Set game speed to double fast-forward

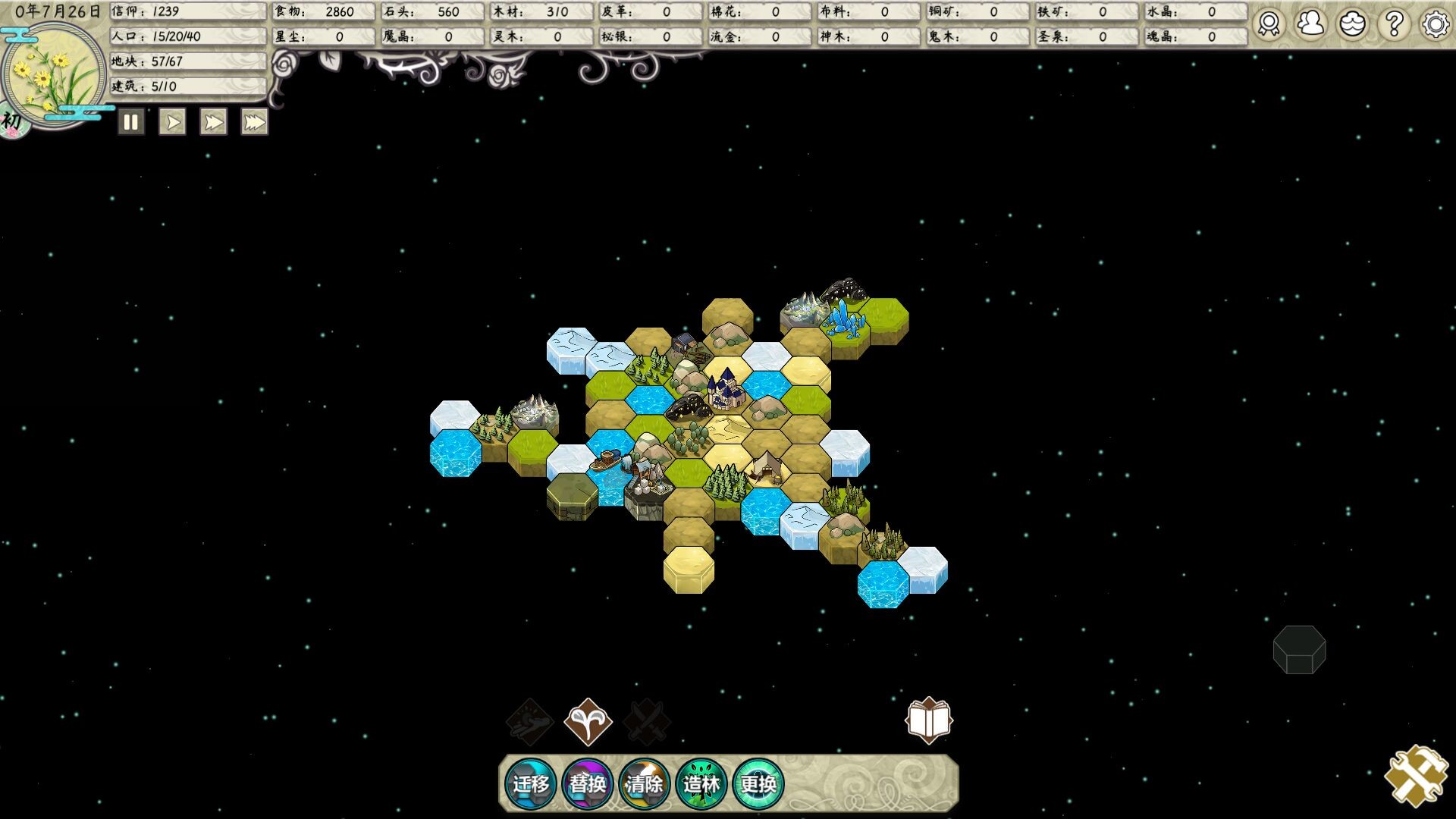213,122
